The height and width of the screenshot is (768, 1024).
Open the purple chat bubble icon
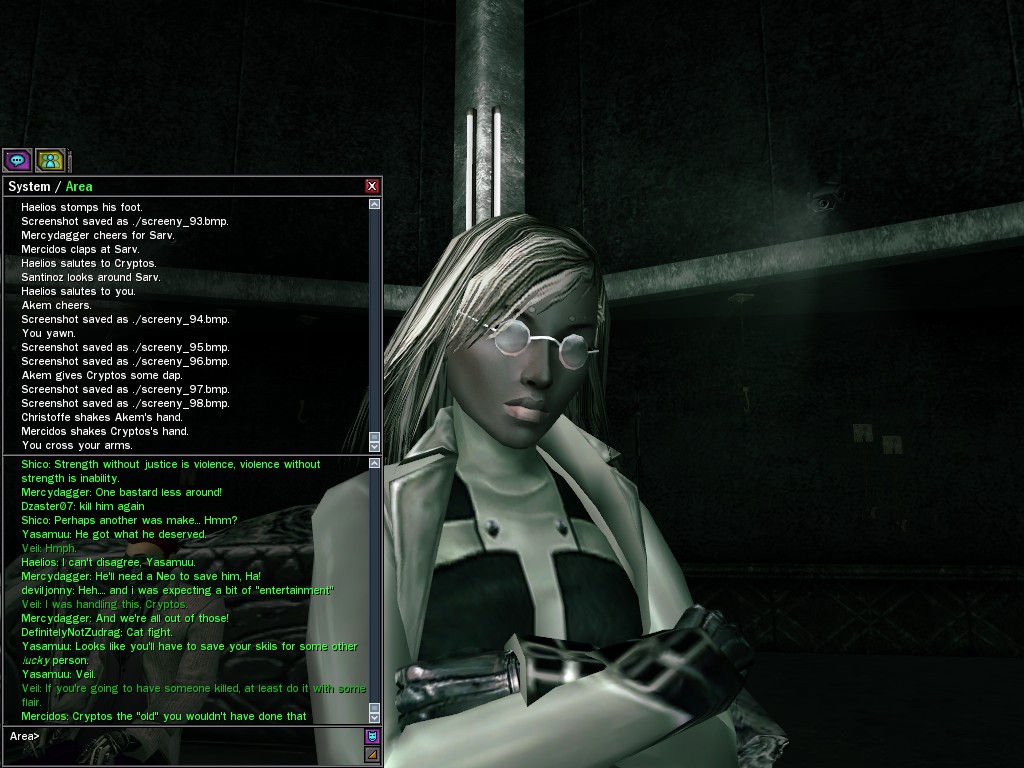click(17, 160)
